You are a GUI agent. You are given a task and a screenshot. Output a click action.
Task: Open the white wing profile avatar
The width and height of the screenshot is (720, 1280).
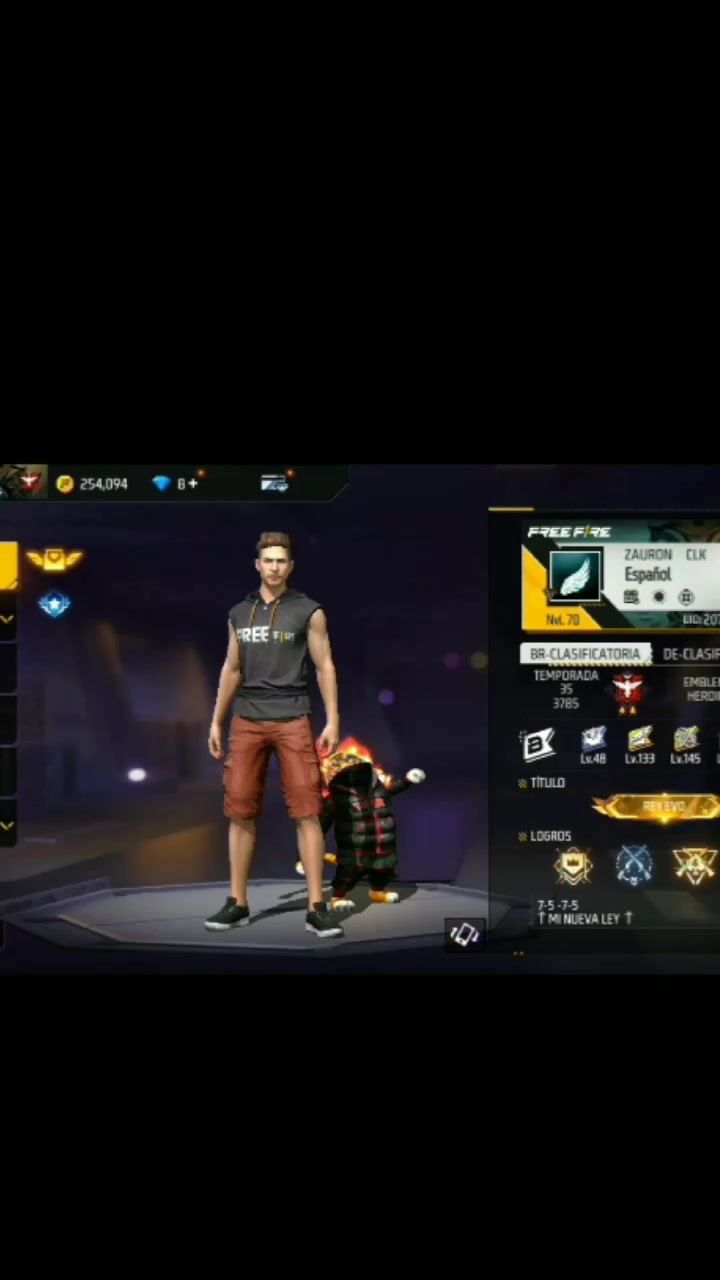pyautogui.click(x=575, y=577)
